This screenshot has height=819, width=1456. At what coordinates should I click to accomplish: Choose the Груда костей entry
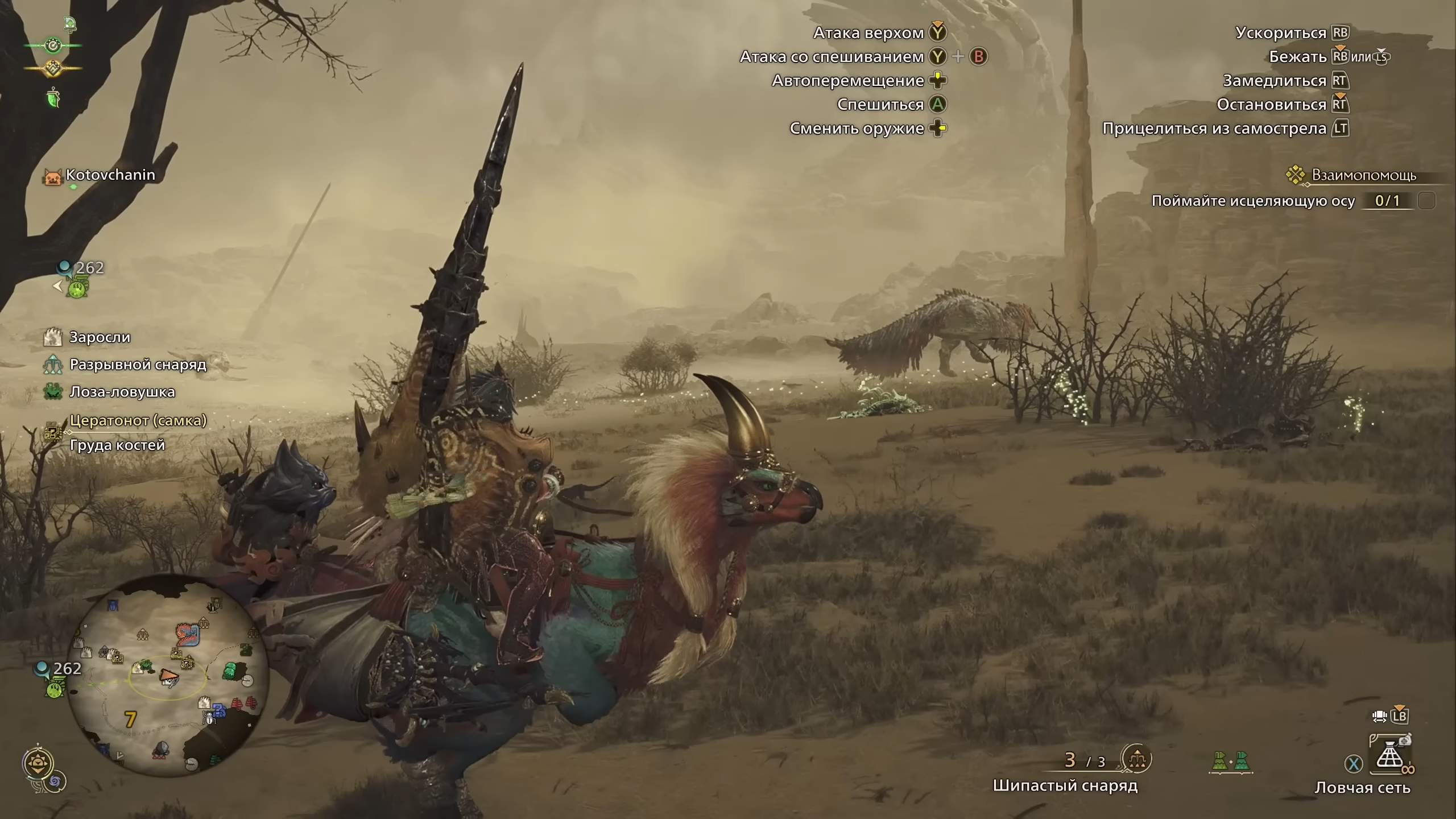(117, 445)
